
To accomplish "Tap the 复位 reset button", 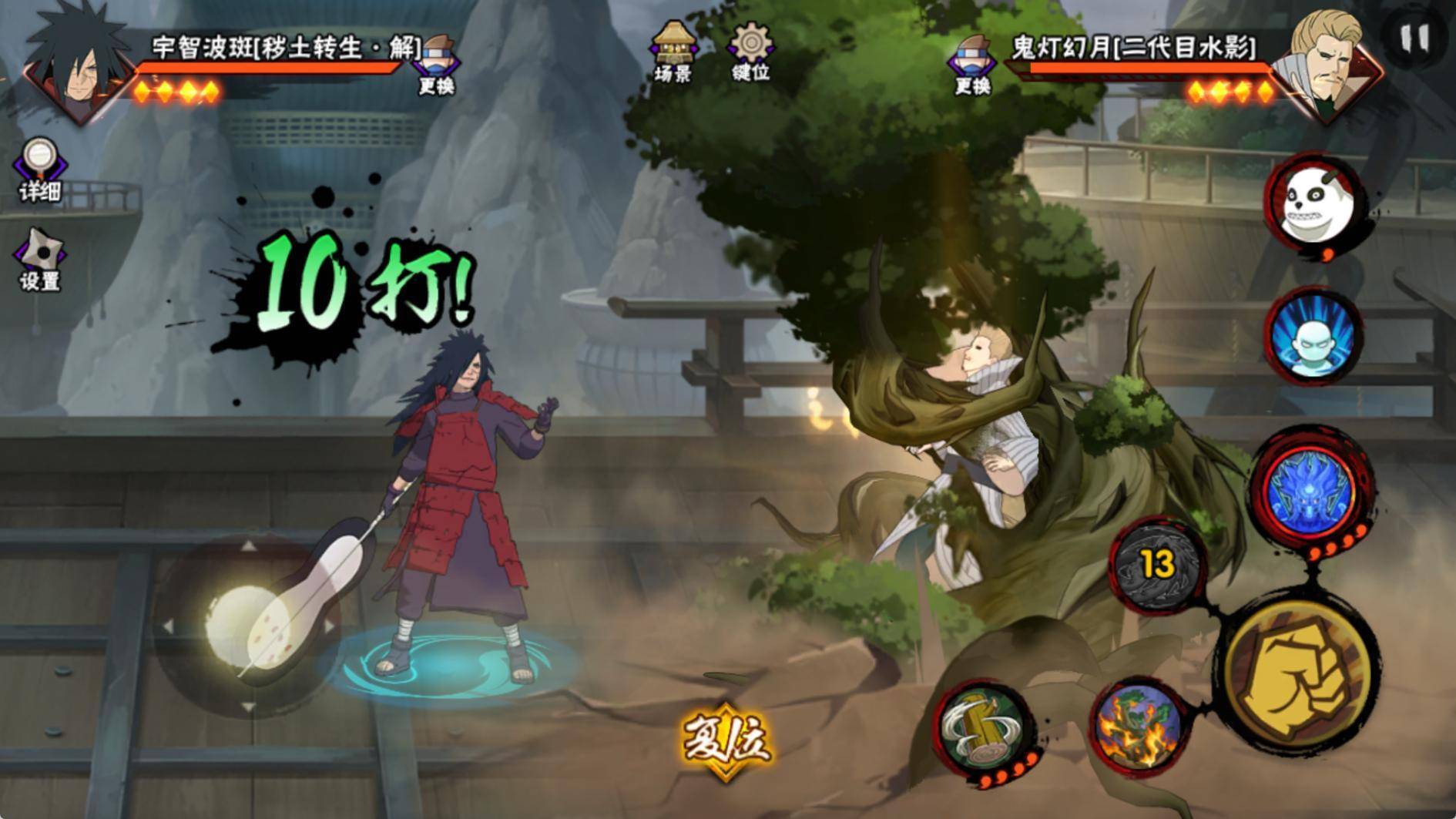I will pyautogui.click(x=724, y=741).
